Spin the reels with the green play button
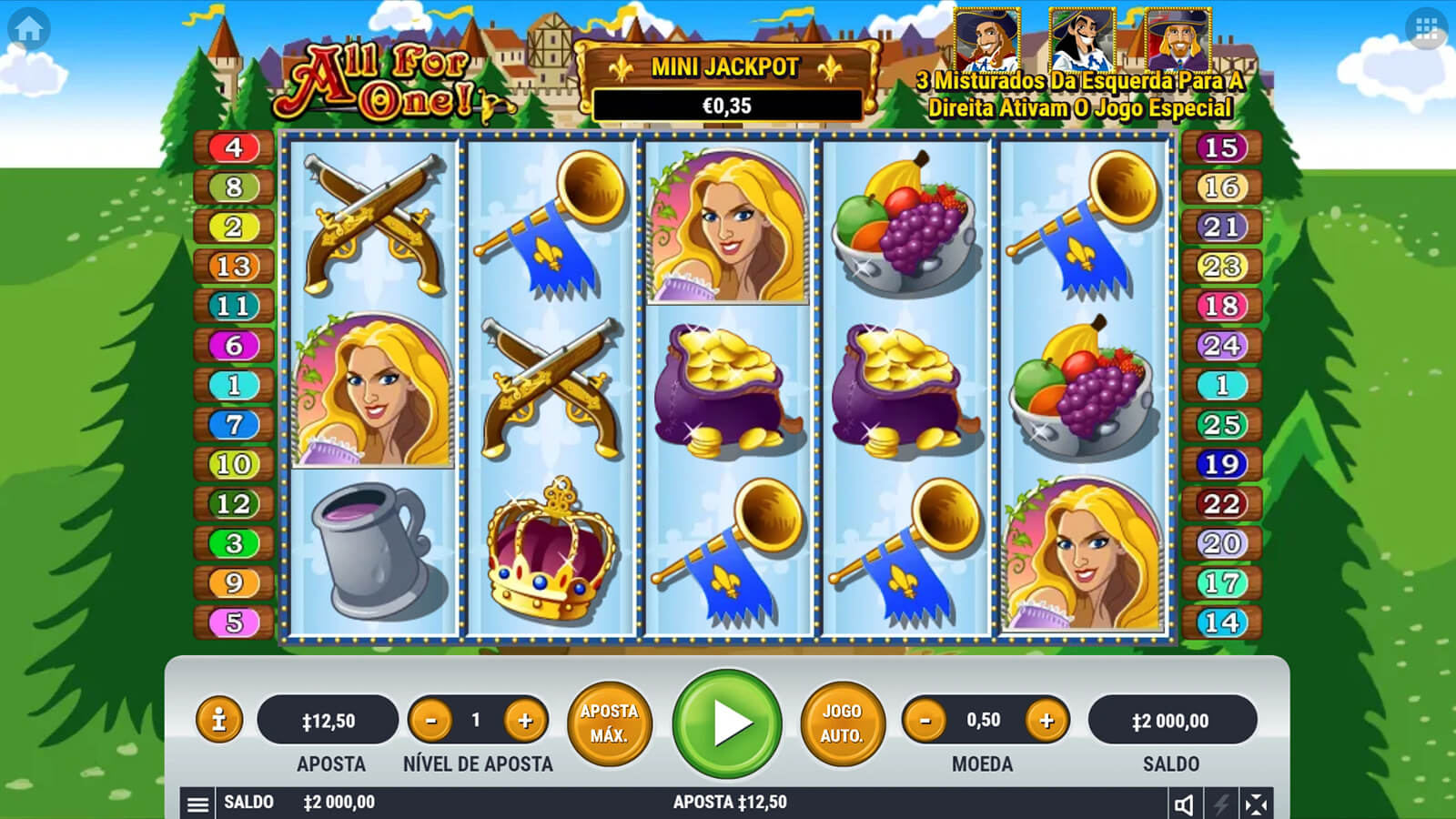This screenshot has height=819, width=1456. pos(727,723)
